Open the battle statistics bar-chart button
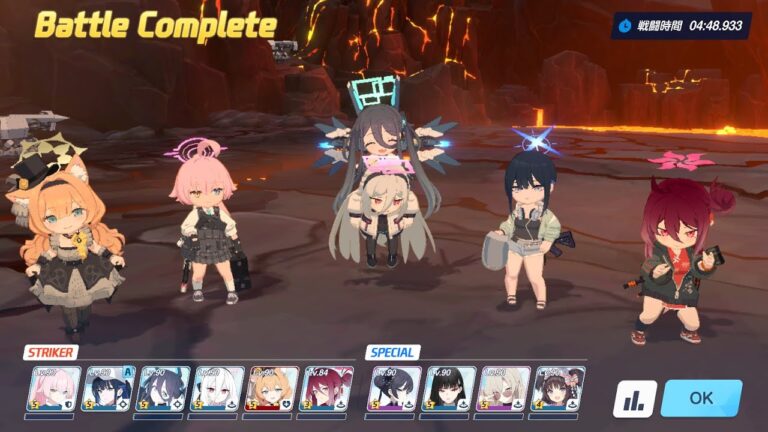The width and height of the screenshot is (768, 432). pos(634,399)
